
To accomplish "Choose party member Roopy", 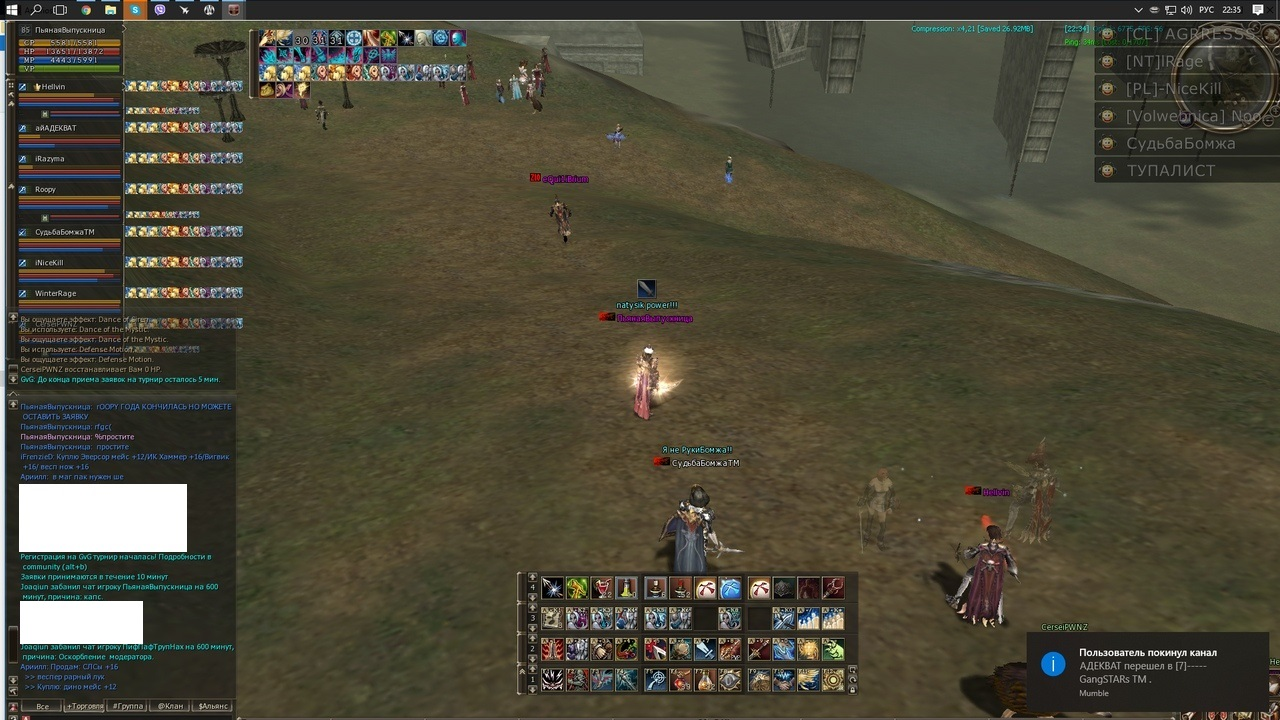I will pyautogui.click(x=45, y=190).
